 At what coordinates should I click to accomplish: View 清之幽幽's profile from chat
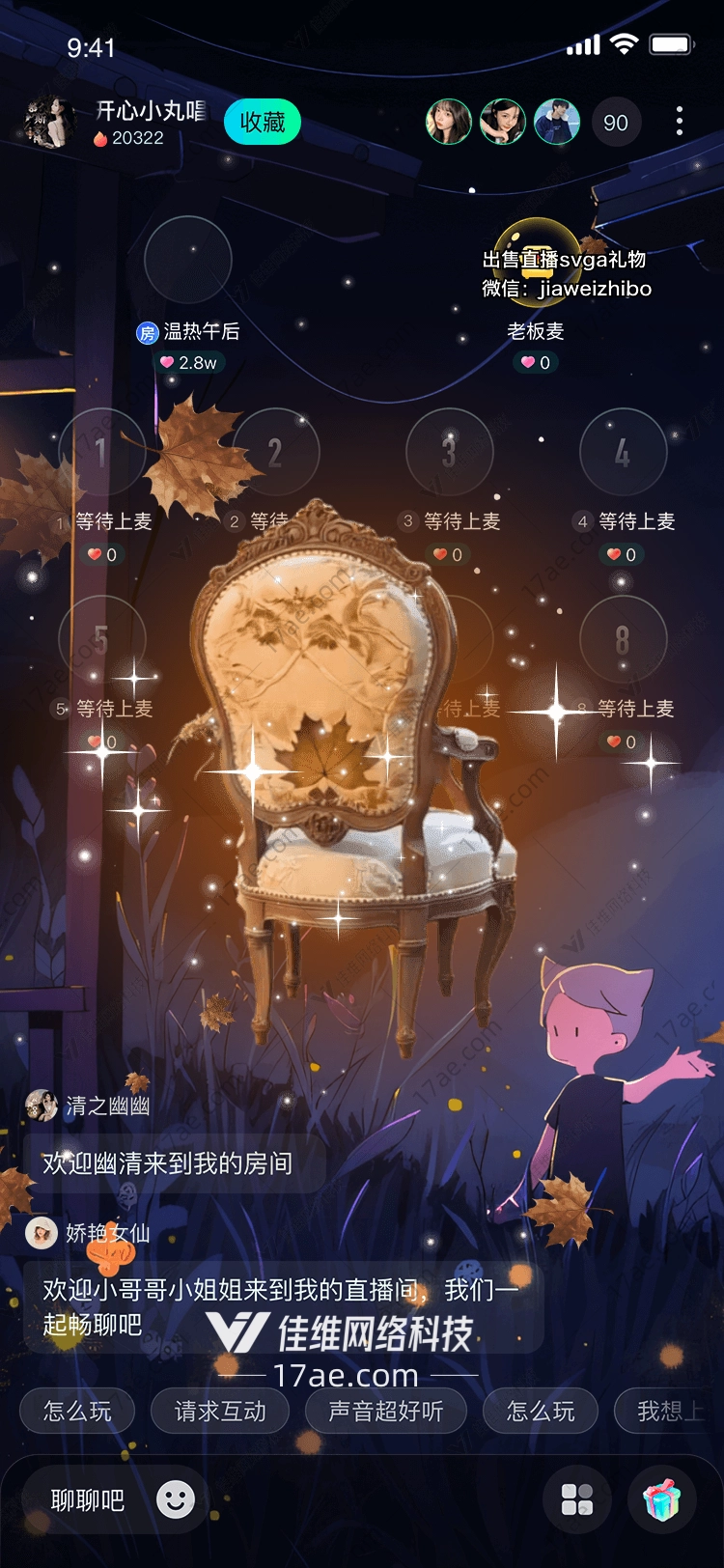tap(42, 1106)
